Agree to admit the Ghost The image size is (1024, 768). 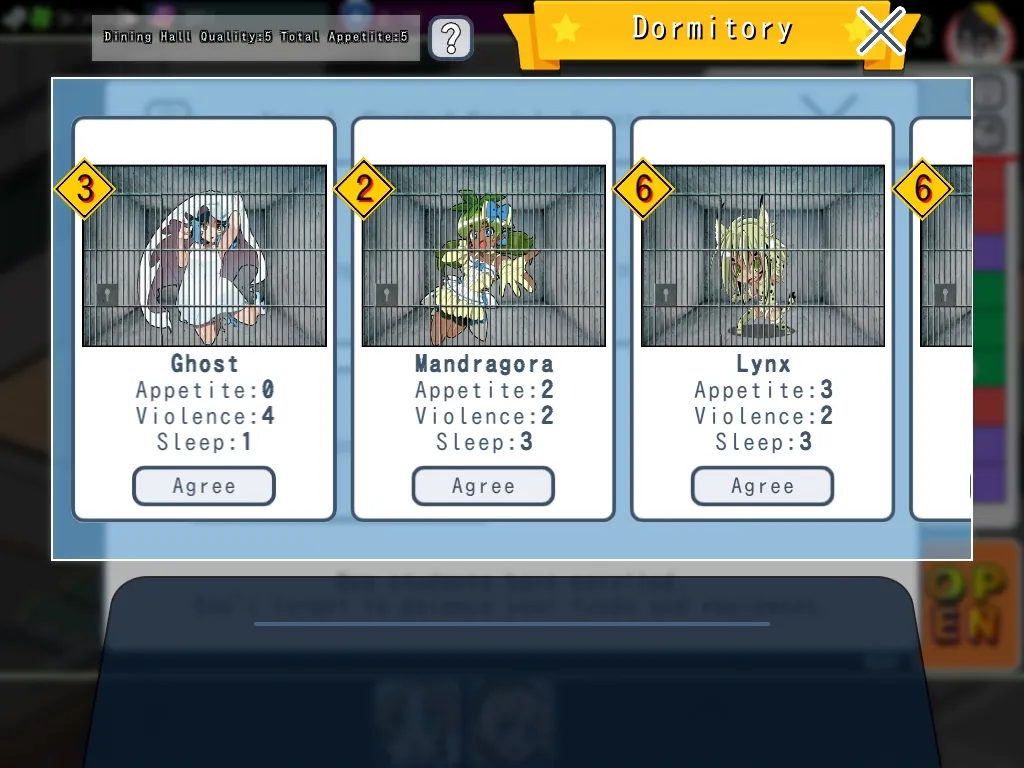(x=204, y=486)
